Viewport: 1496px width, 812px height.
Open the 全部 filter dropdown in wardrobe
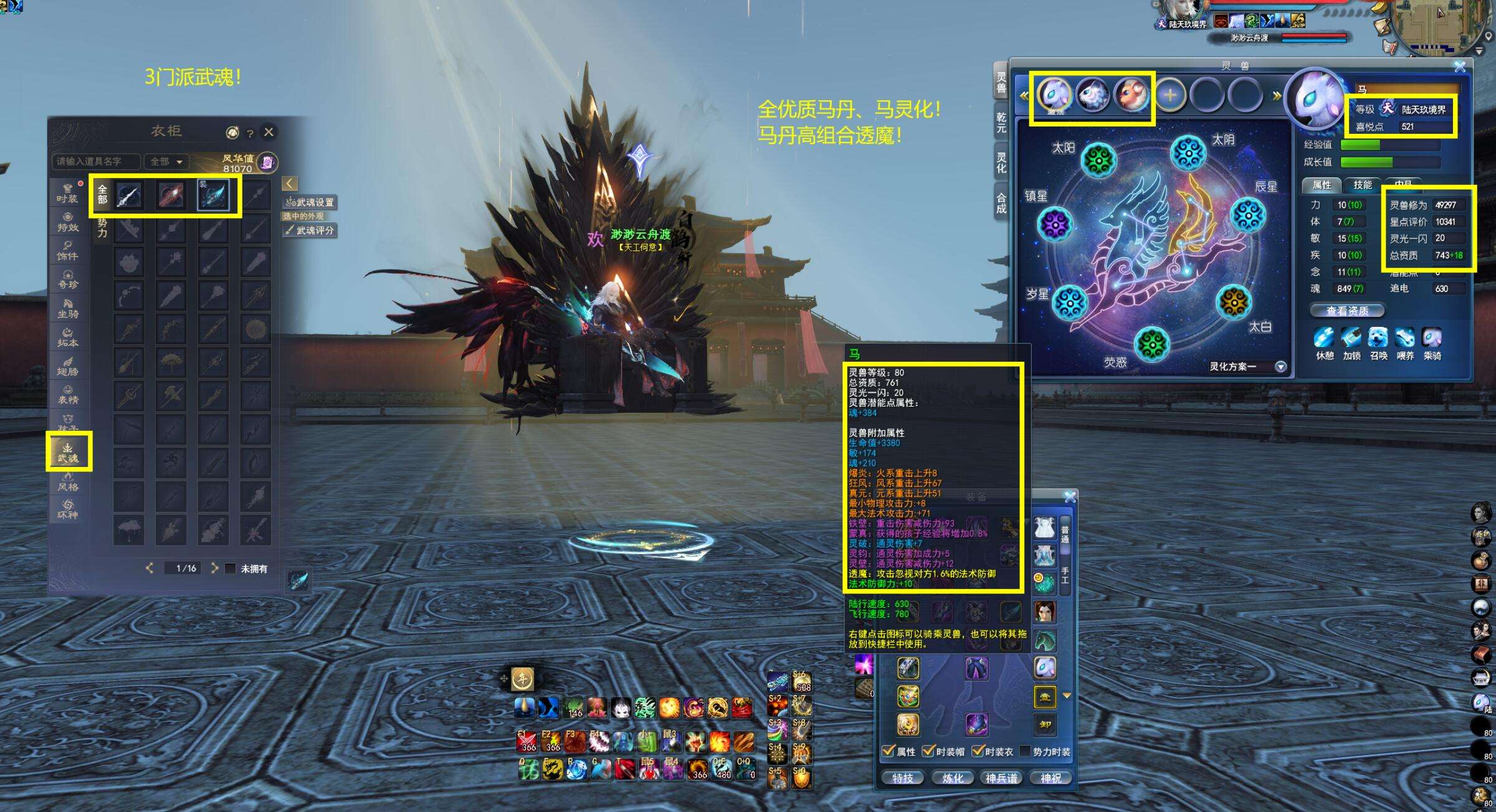pos(166,162)
